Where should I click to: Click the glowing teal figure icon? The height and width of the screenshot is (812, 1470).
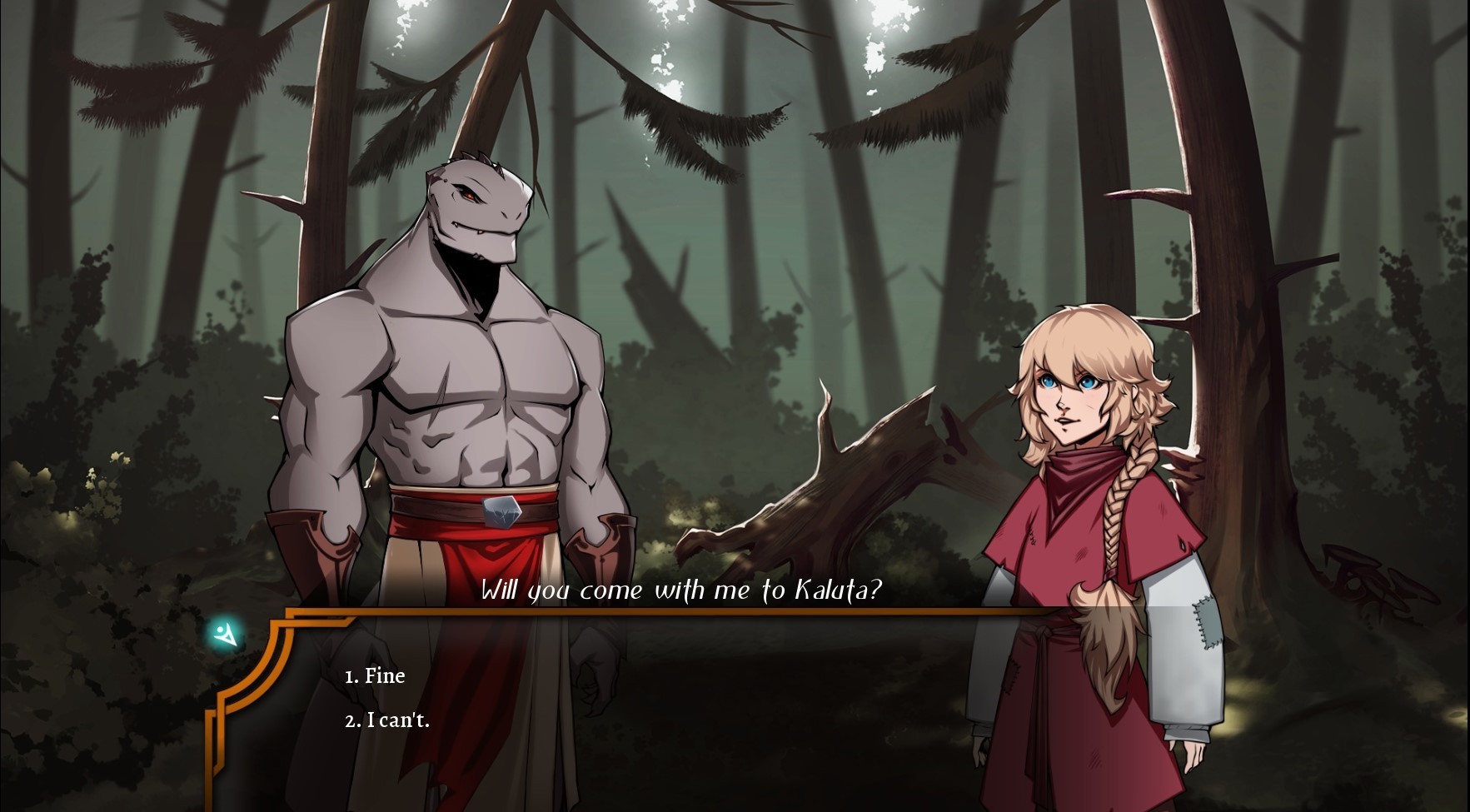click(x=225, y=635)
